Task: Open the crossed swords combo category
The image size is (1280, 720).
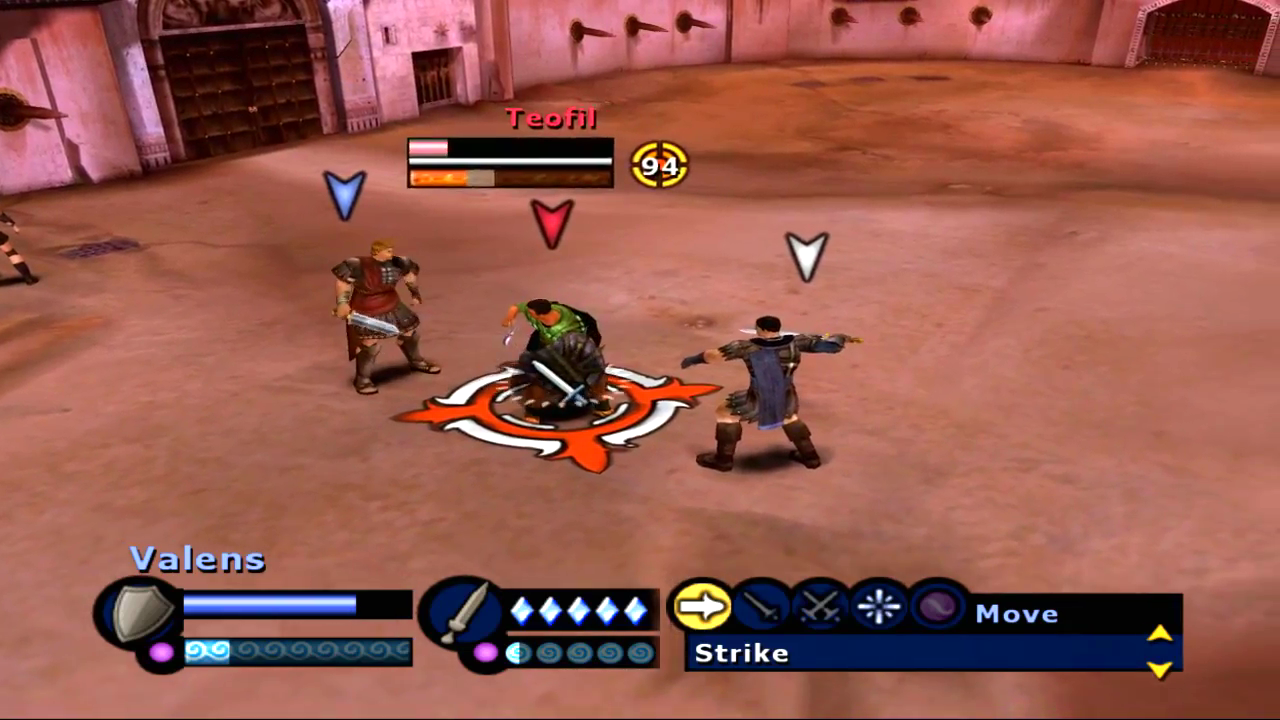Action: tap(820, 606)
